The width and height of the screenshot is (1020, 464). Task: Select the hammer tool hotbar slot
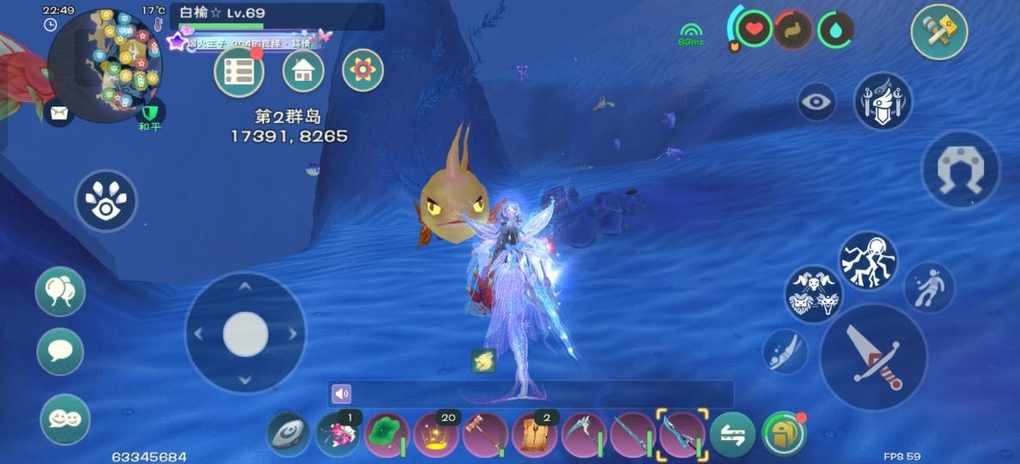point(486,435)
